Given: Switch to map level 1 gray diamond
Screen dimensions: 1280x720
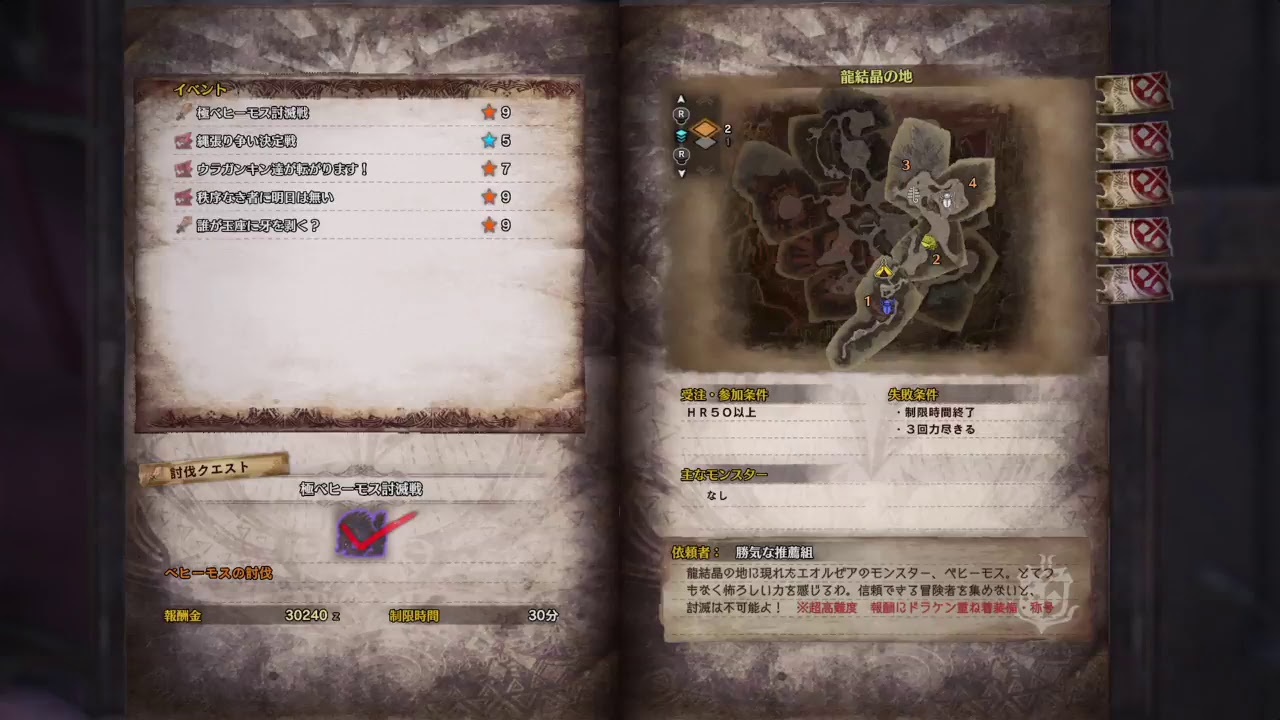Looking at the screenshot, I should point(706,143).
